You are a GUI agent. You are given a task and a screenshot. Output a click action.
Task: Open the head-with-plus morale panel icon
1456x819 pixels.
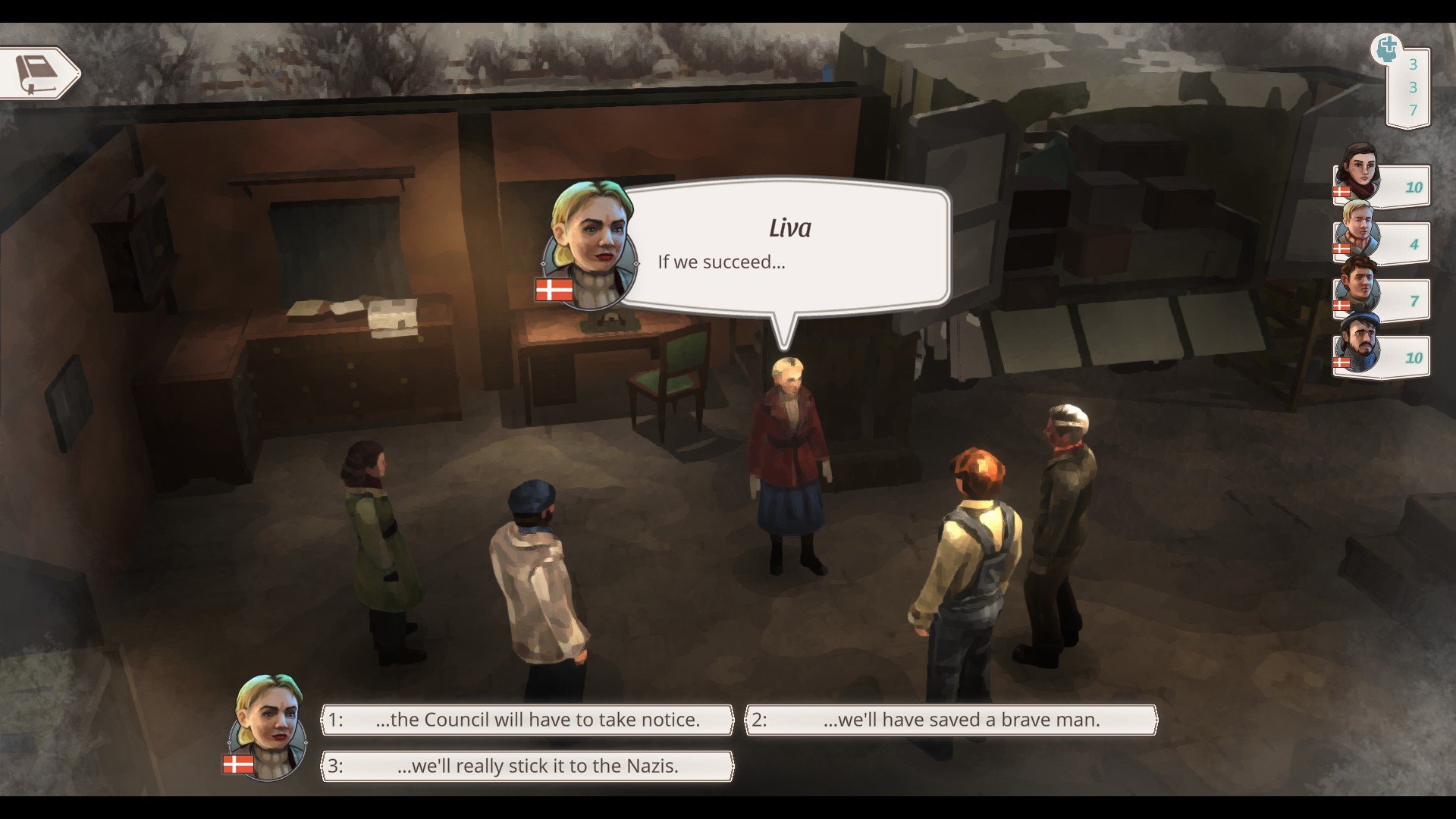(1387, 49)
